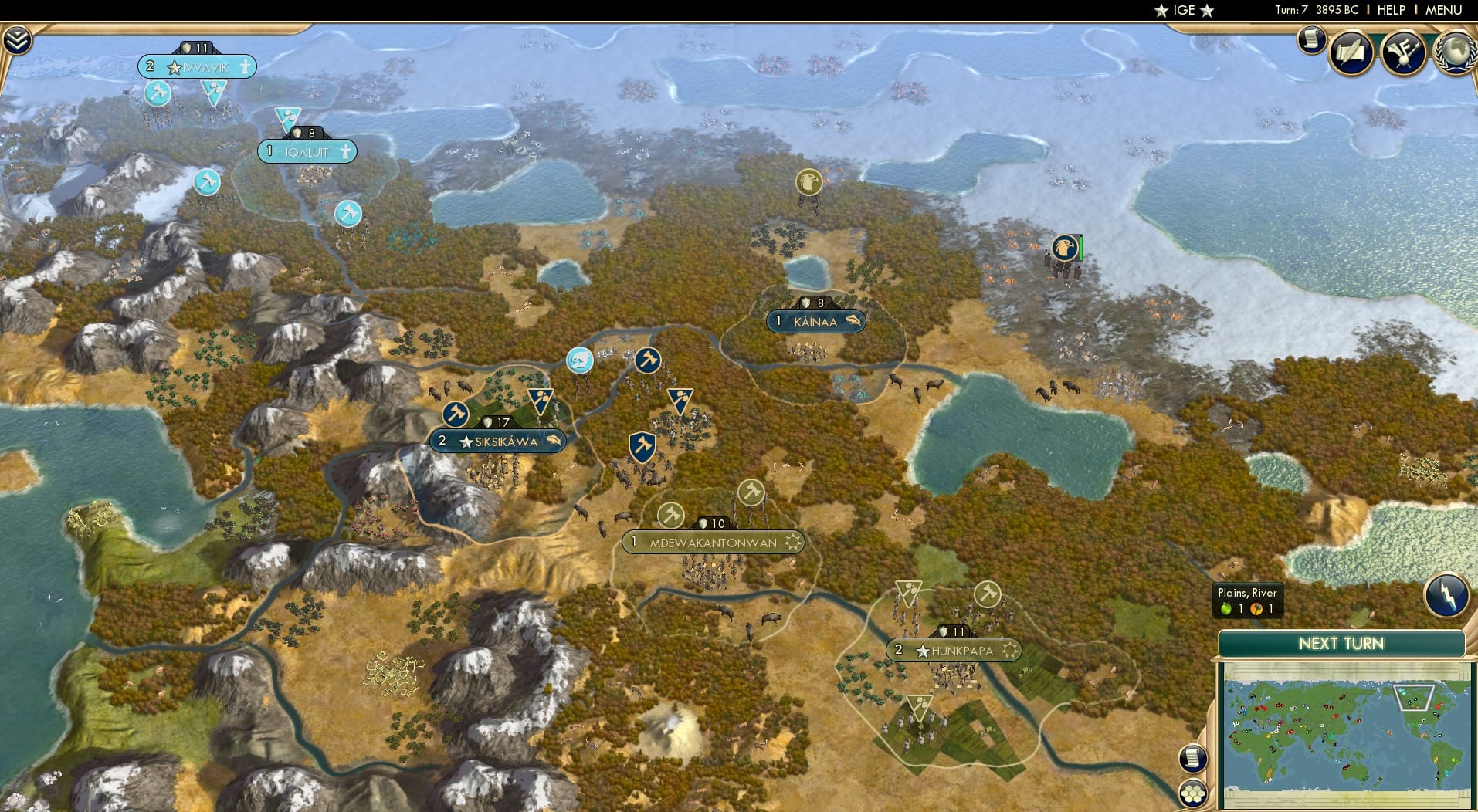
Task: Click the scroll log icon beside the minimap
Action: 1193,758
